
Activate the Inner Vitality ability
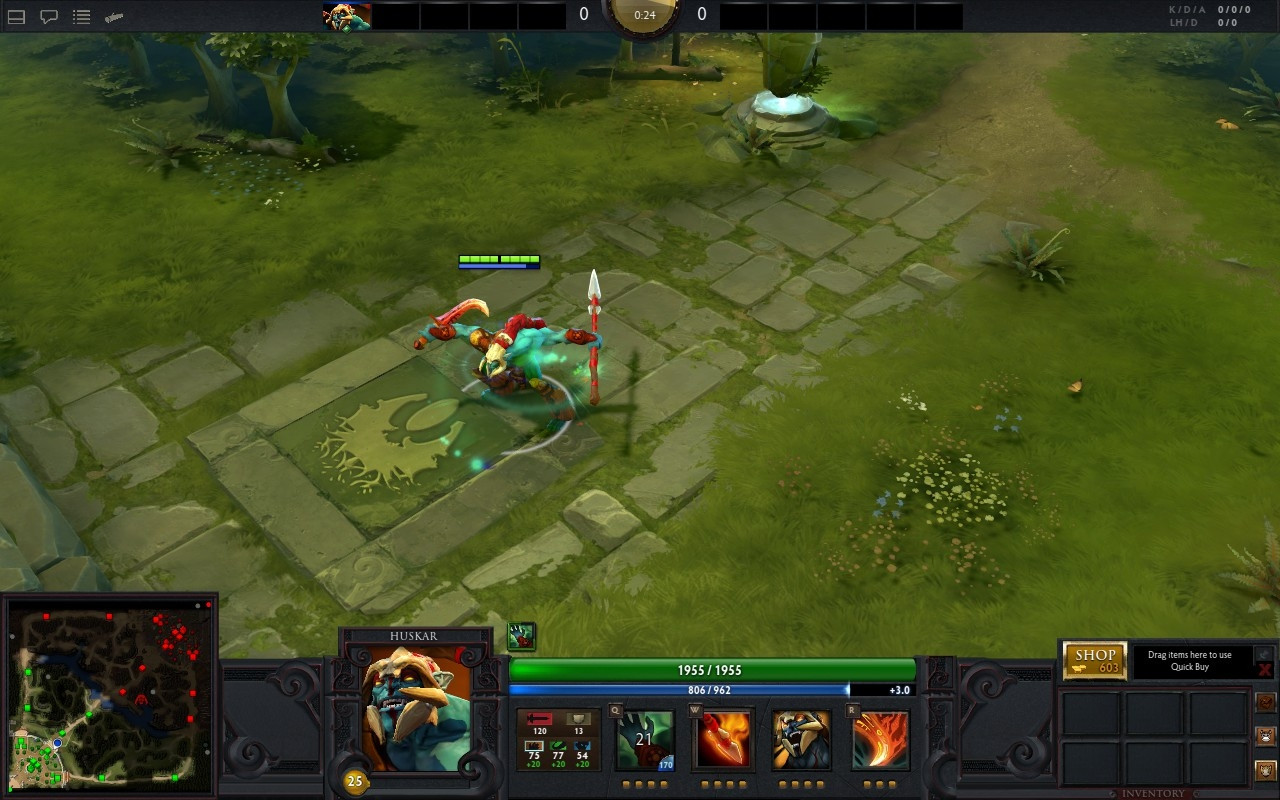click(645, 740)
